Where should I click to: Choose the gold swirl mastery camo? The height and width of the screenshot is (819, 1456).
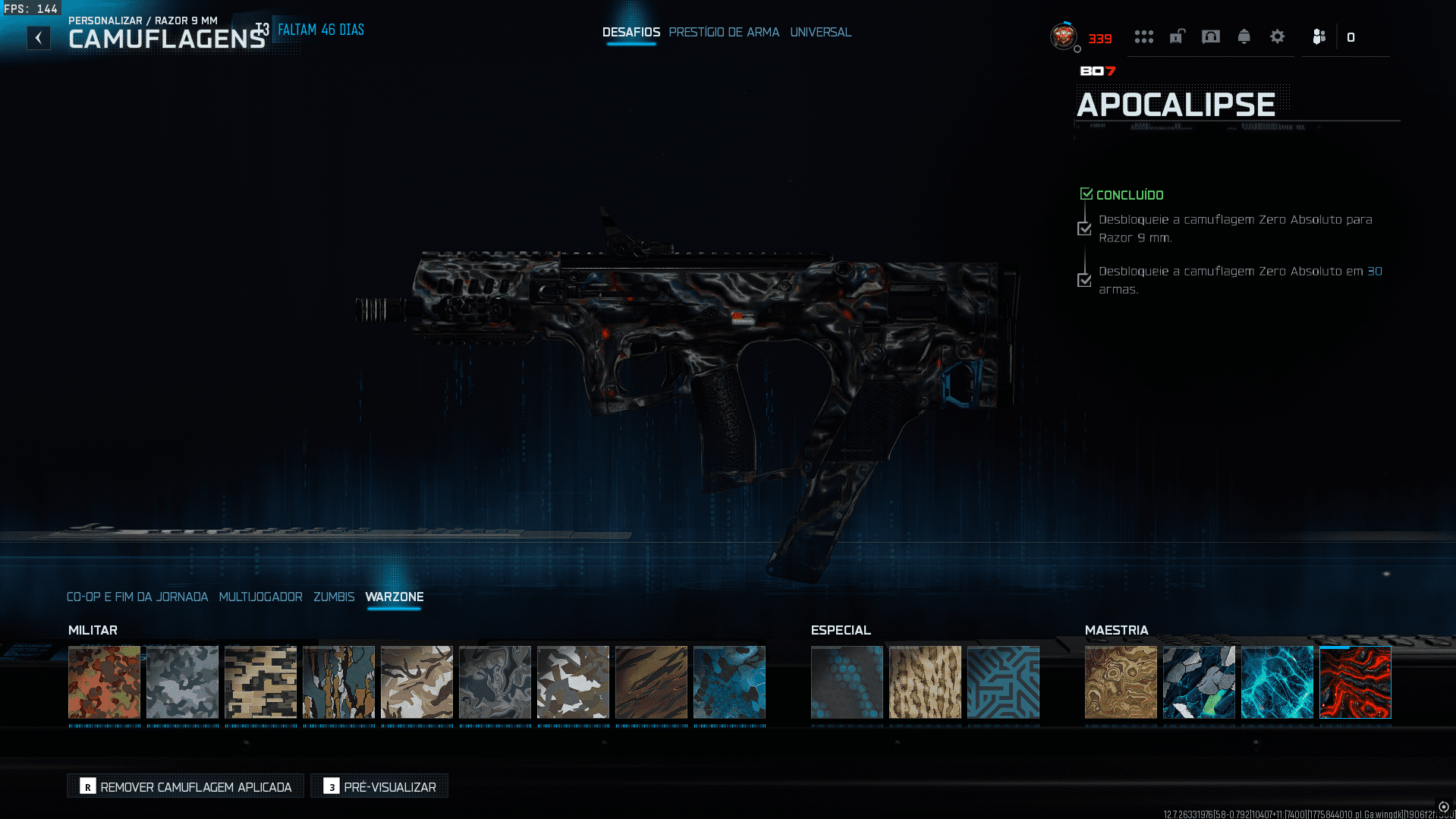(x=1120, y=682)
